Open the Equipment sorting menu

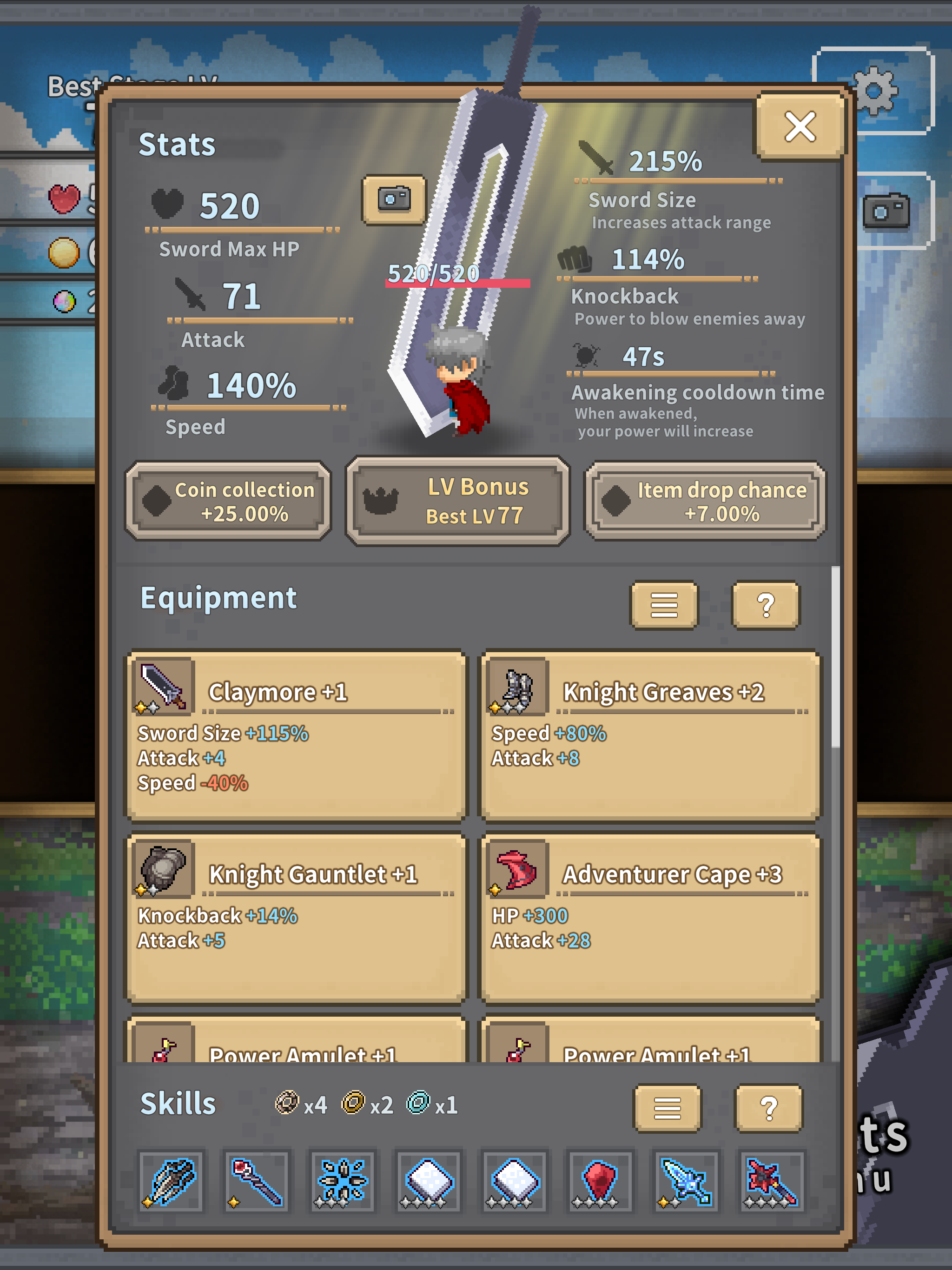pyautogui.click(x=663, y=606)
